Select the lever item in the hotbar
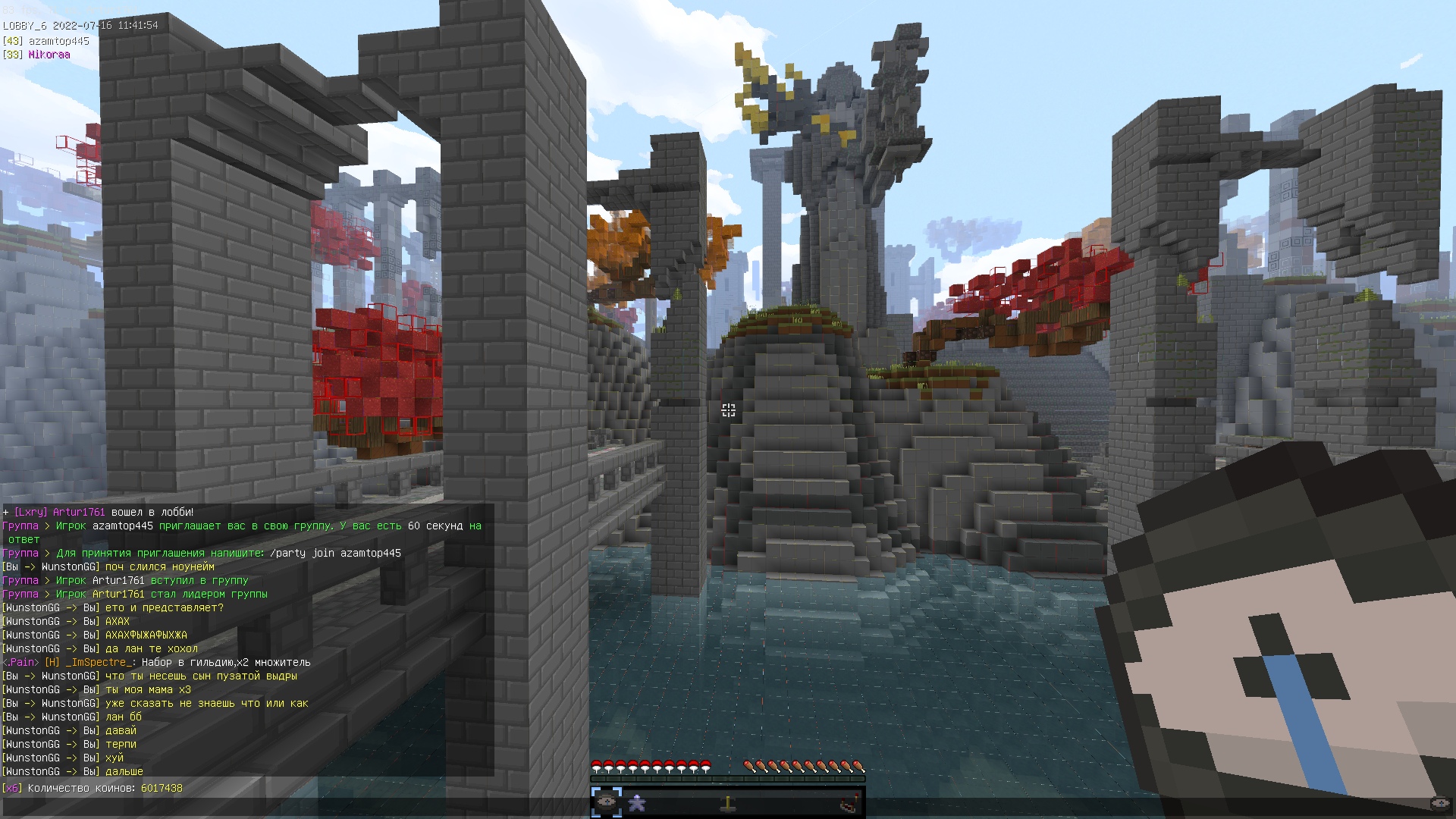 [x=728, y=802]
